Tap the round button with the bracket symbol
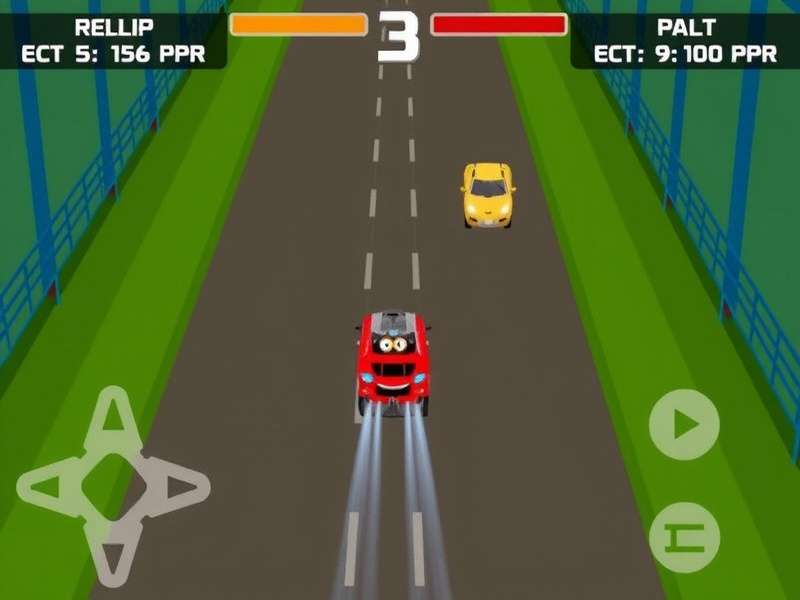The image size is (800, 600). point(684,537)
